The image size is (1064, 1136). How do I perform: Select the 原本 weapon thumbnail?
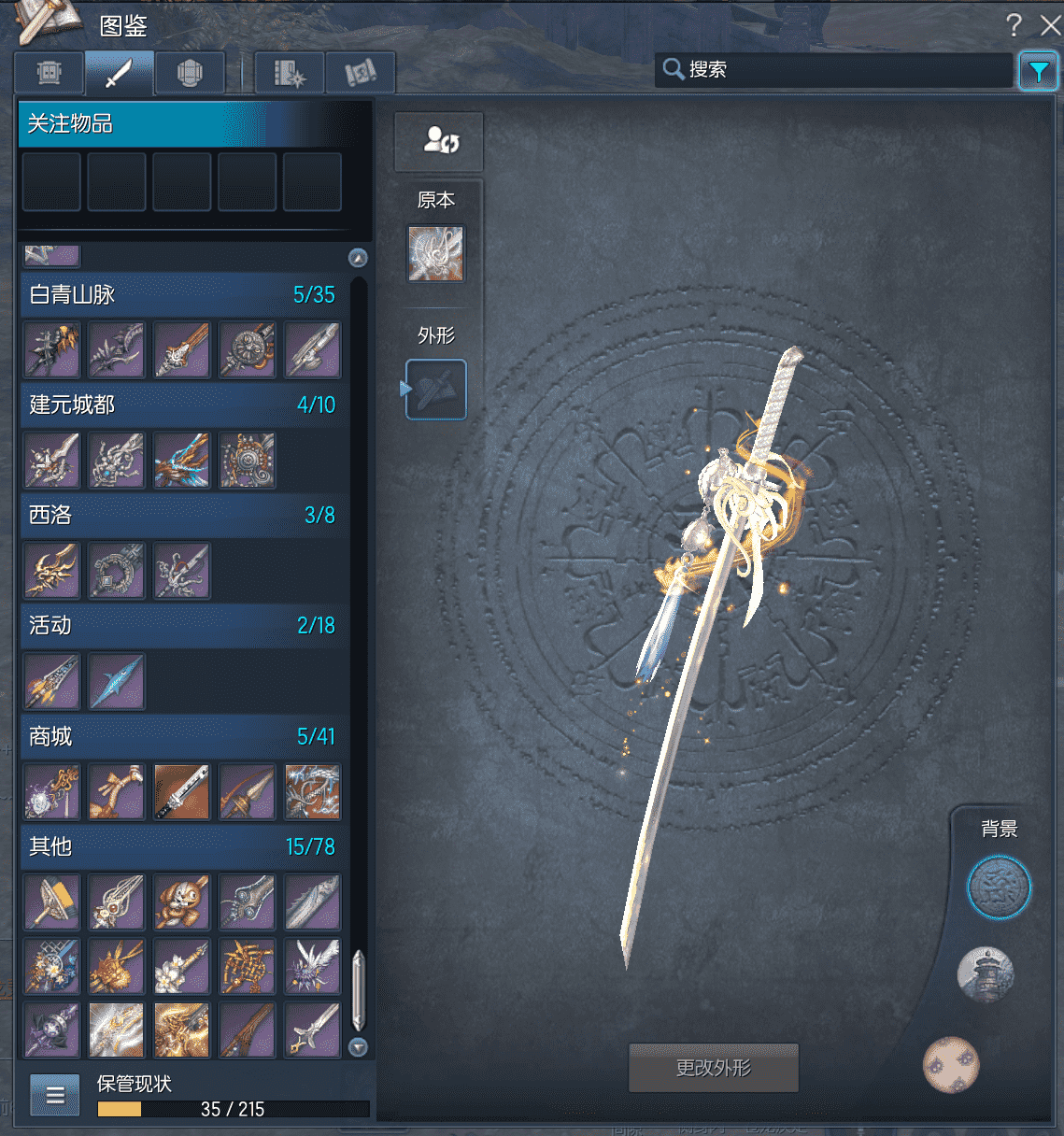[x=435, y=253]
